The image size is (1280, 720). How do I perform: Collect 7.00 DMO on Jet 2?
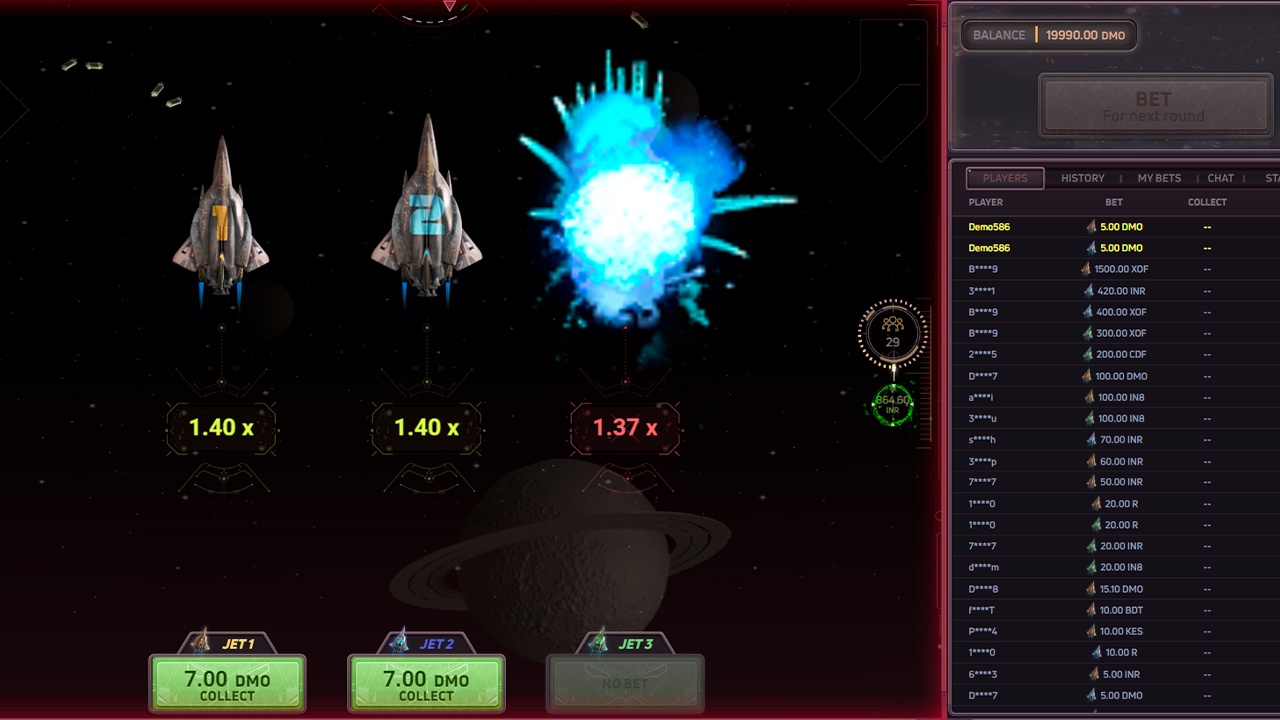click(x=426, y=684)
